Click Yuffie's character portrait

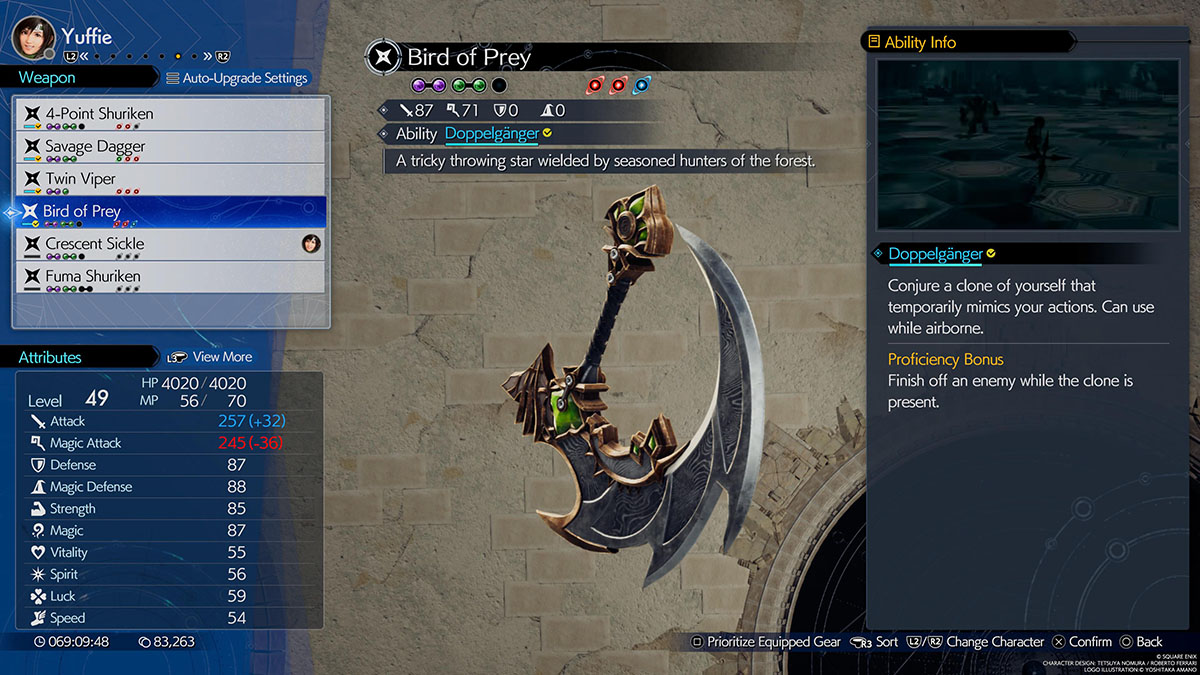coord(32,36)
